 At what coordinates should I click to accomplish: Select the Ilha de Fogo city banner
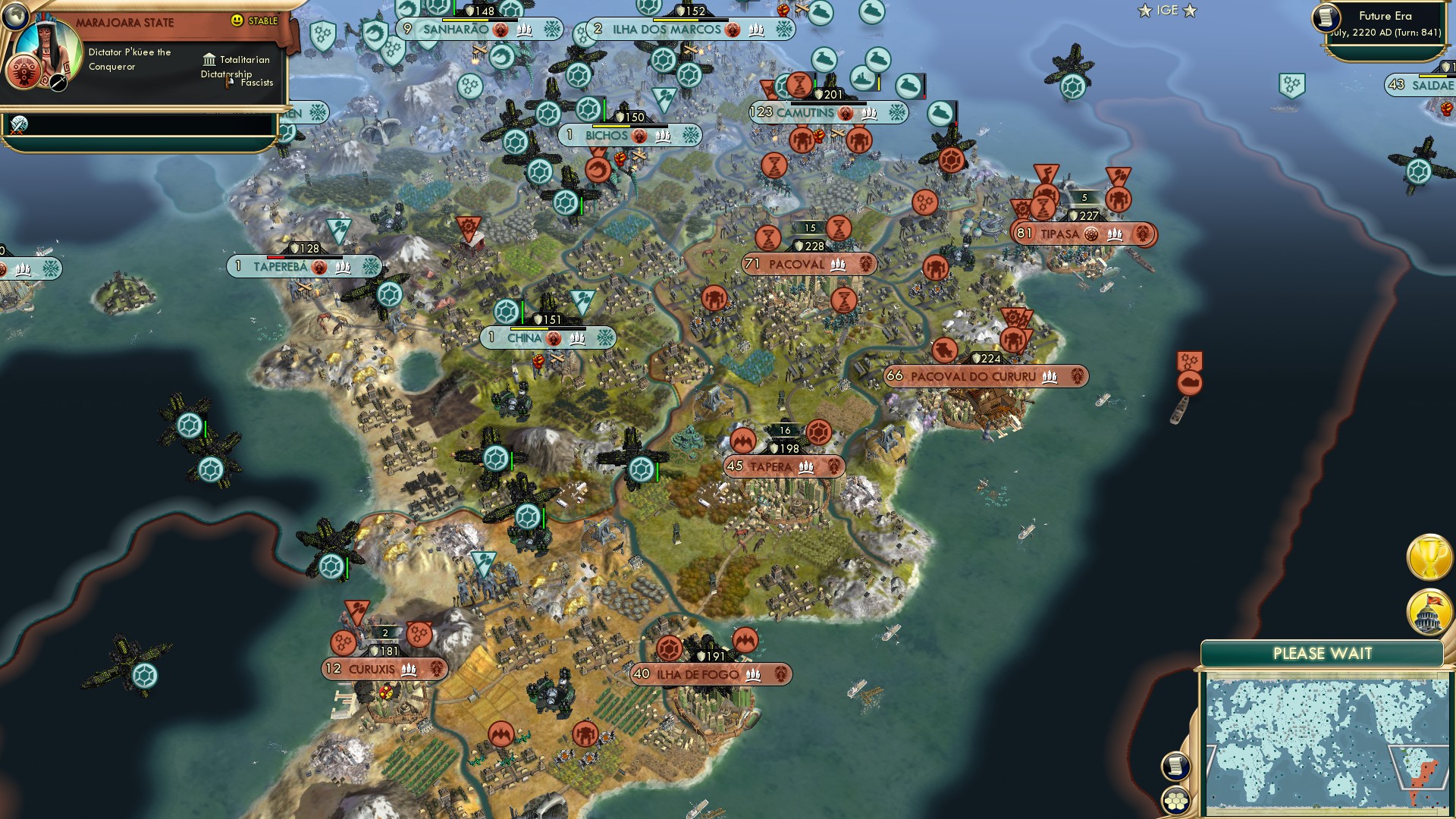point(694,672)
